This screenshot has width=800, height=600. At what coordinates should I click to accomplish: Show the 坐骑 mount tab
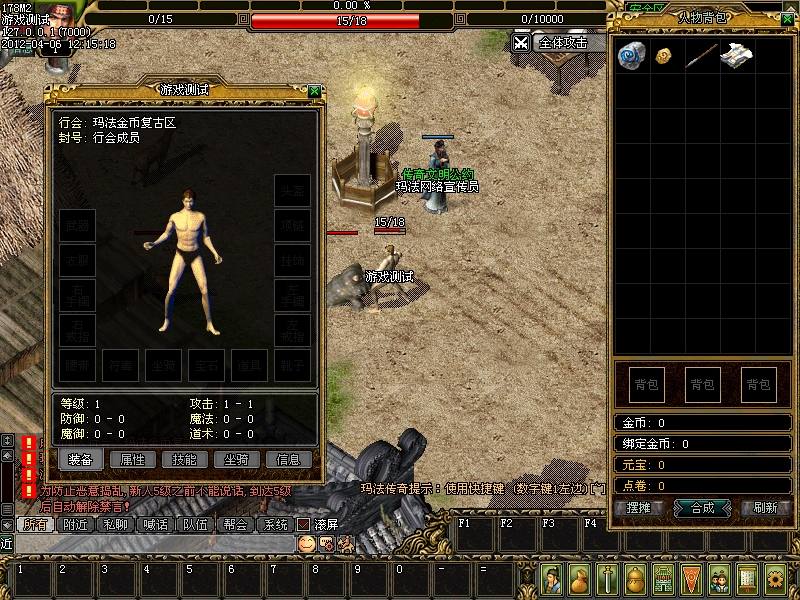tap(236, 459)
